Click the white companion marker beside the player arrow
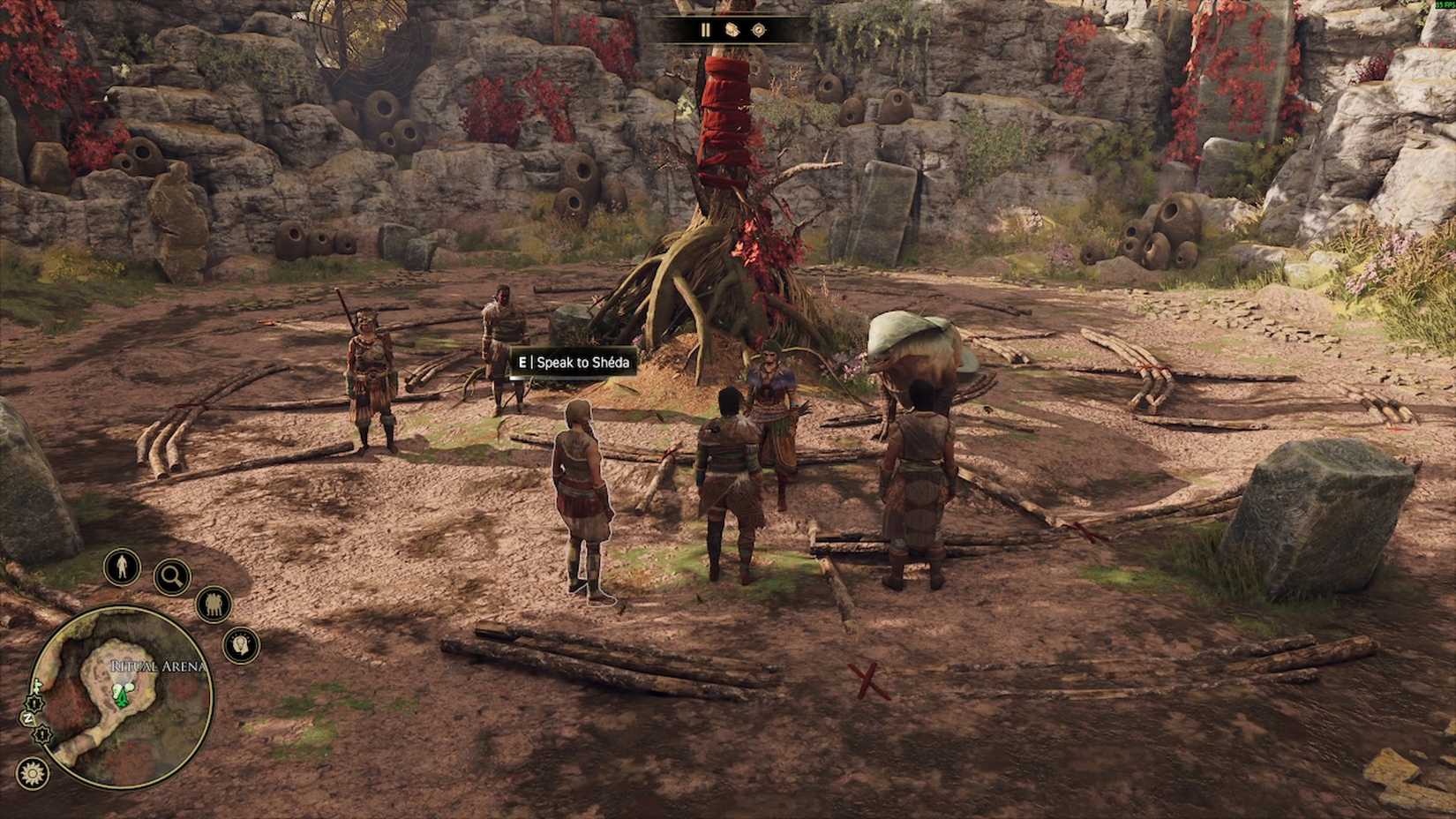Viewport: 1456px width, 819px height. tap(128, 687)
